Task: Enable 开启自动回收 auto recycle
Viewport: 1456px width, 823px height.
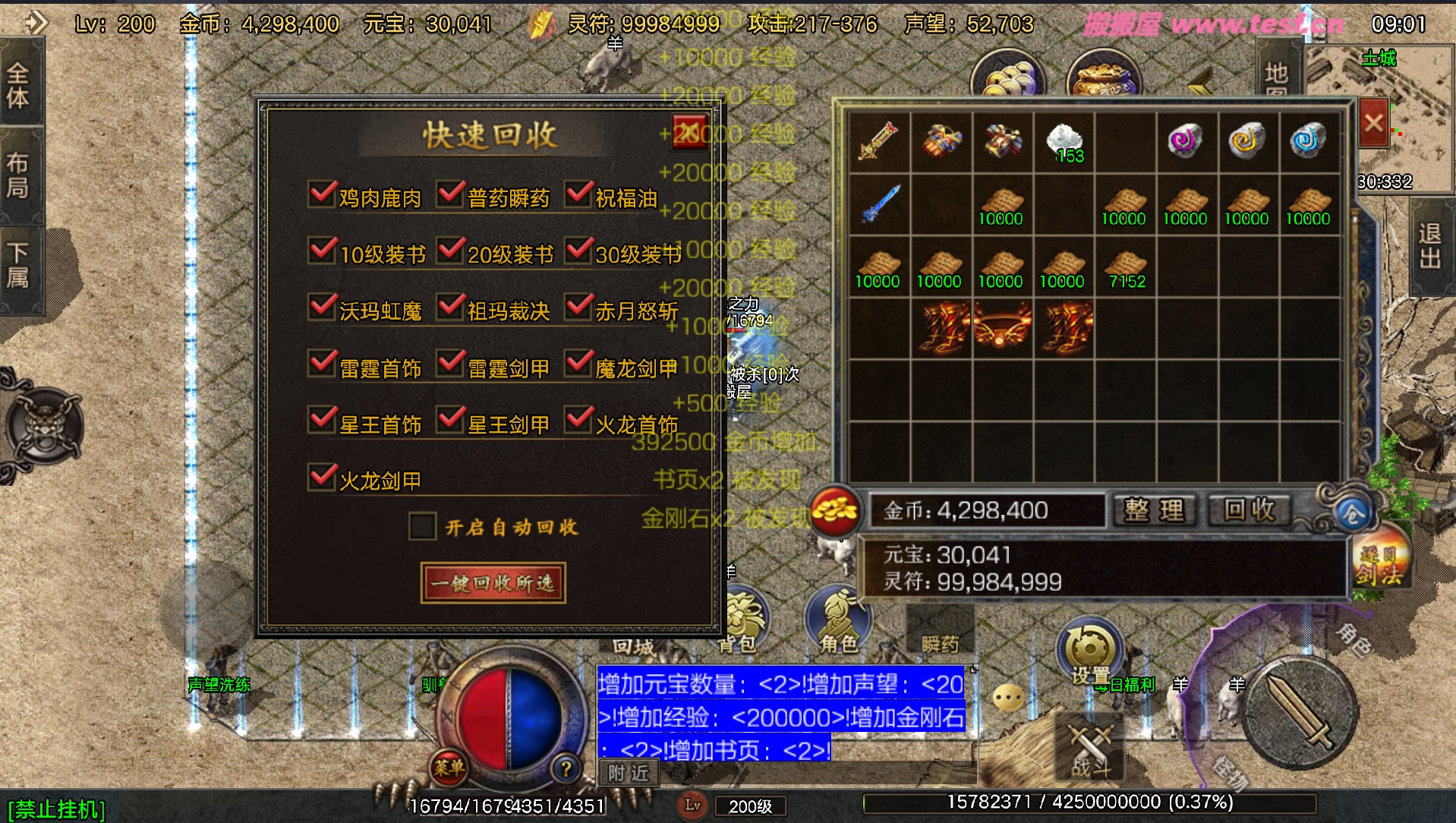Action: pyautogui.click(x=422, y=525)
